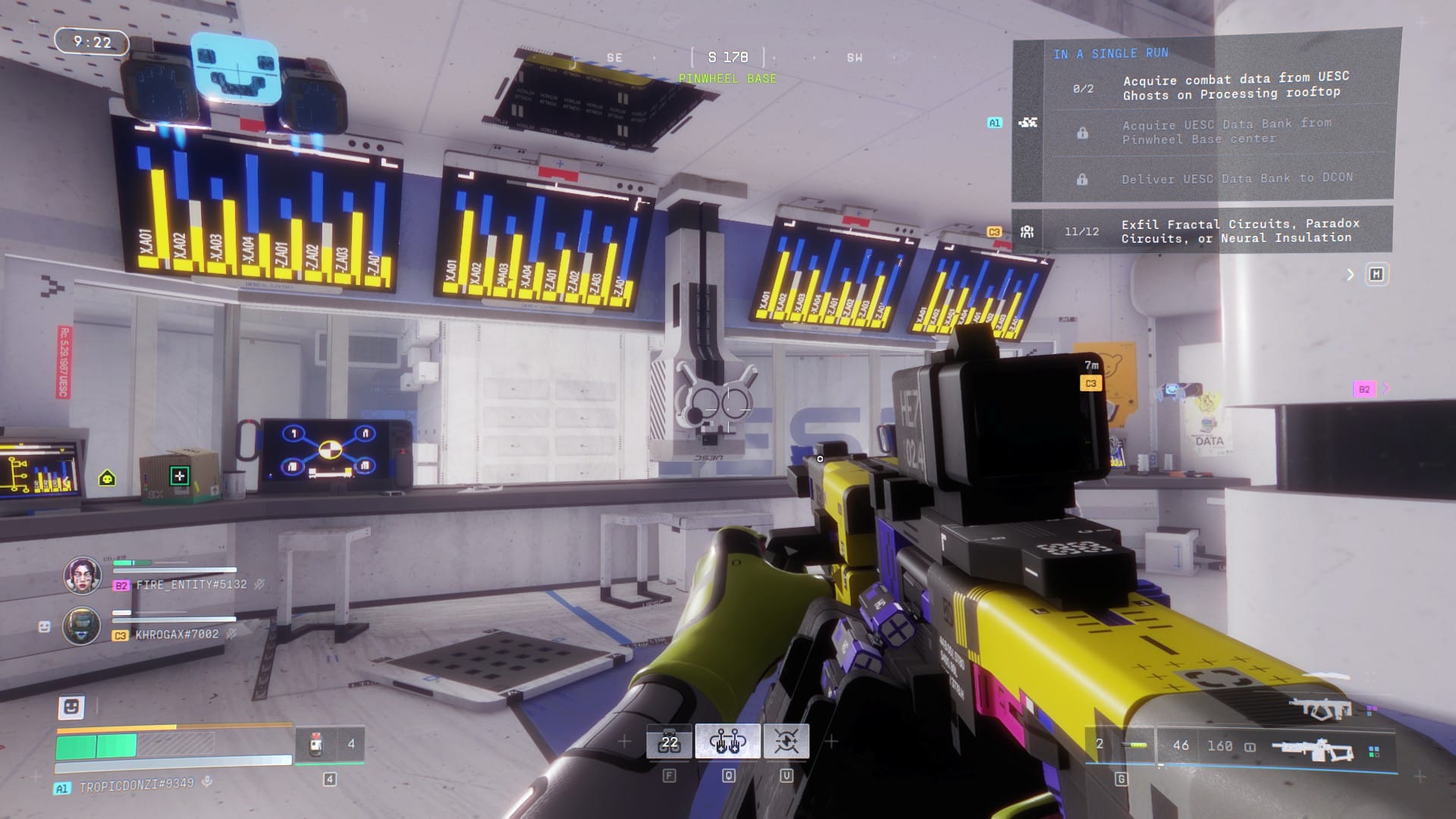Click the smiley face status icon above health
Image resolution: width=1456 pixels, height=819 pixels.
coord(71,707)
